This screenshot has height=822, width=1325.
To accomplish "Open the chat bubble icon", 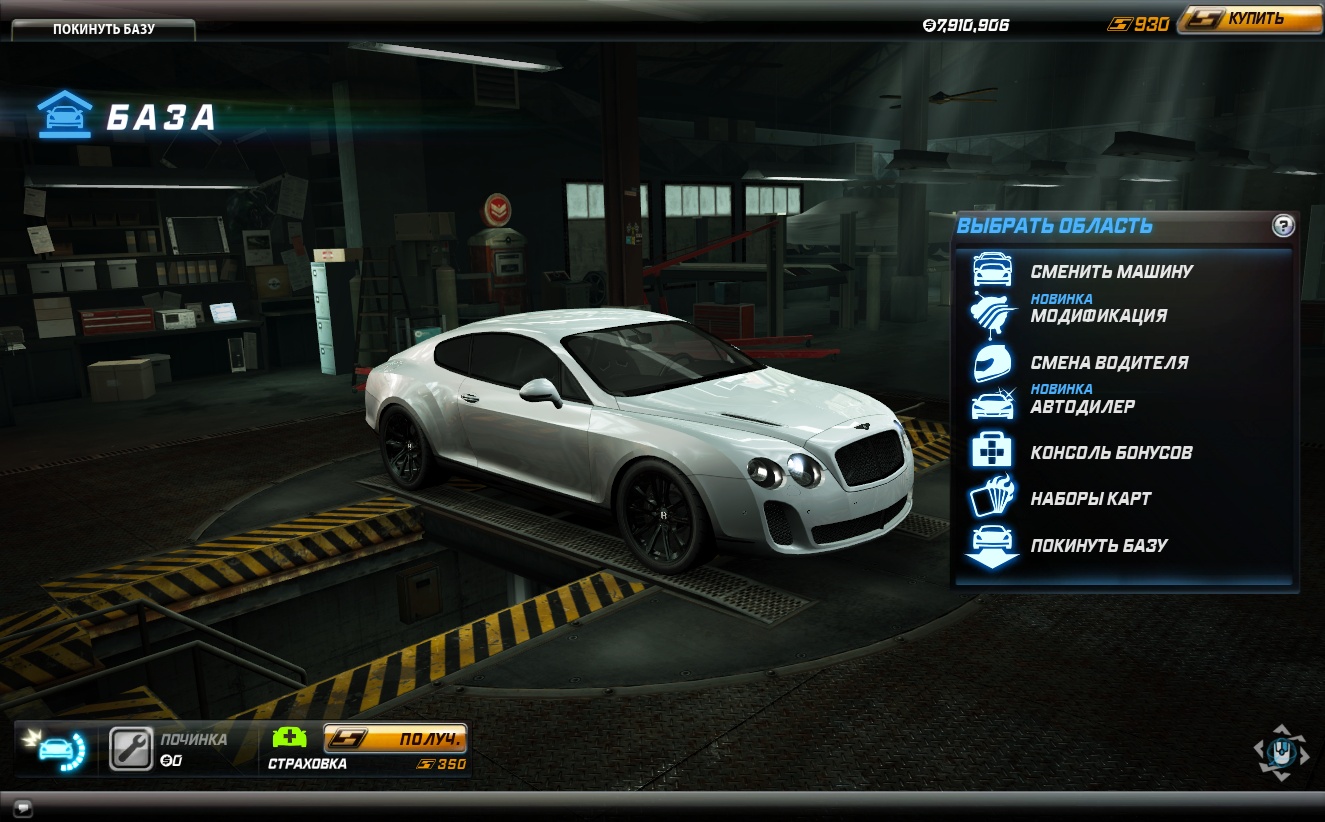I will coord(22,807).
